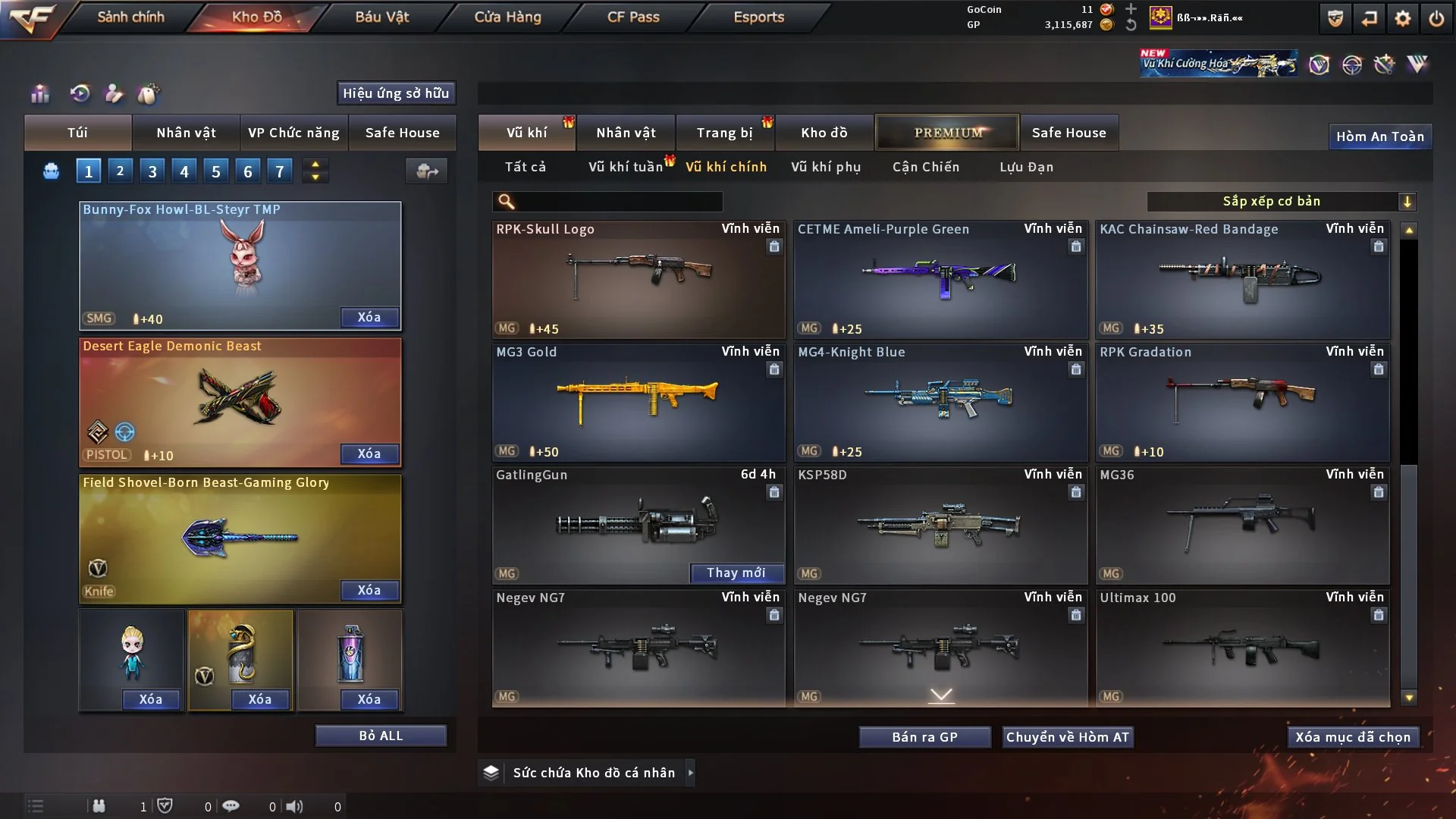This screenshot has width=1456, height=819.
Task: Select the Cận Chiến weapon filter
Action: coord(925,167)
